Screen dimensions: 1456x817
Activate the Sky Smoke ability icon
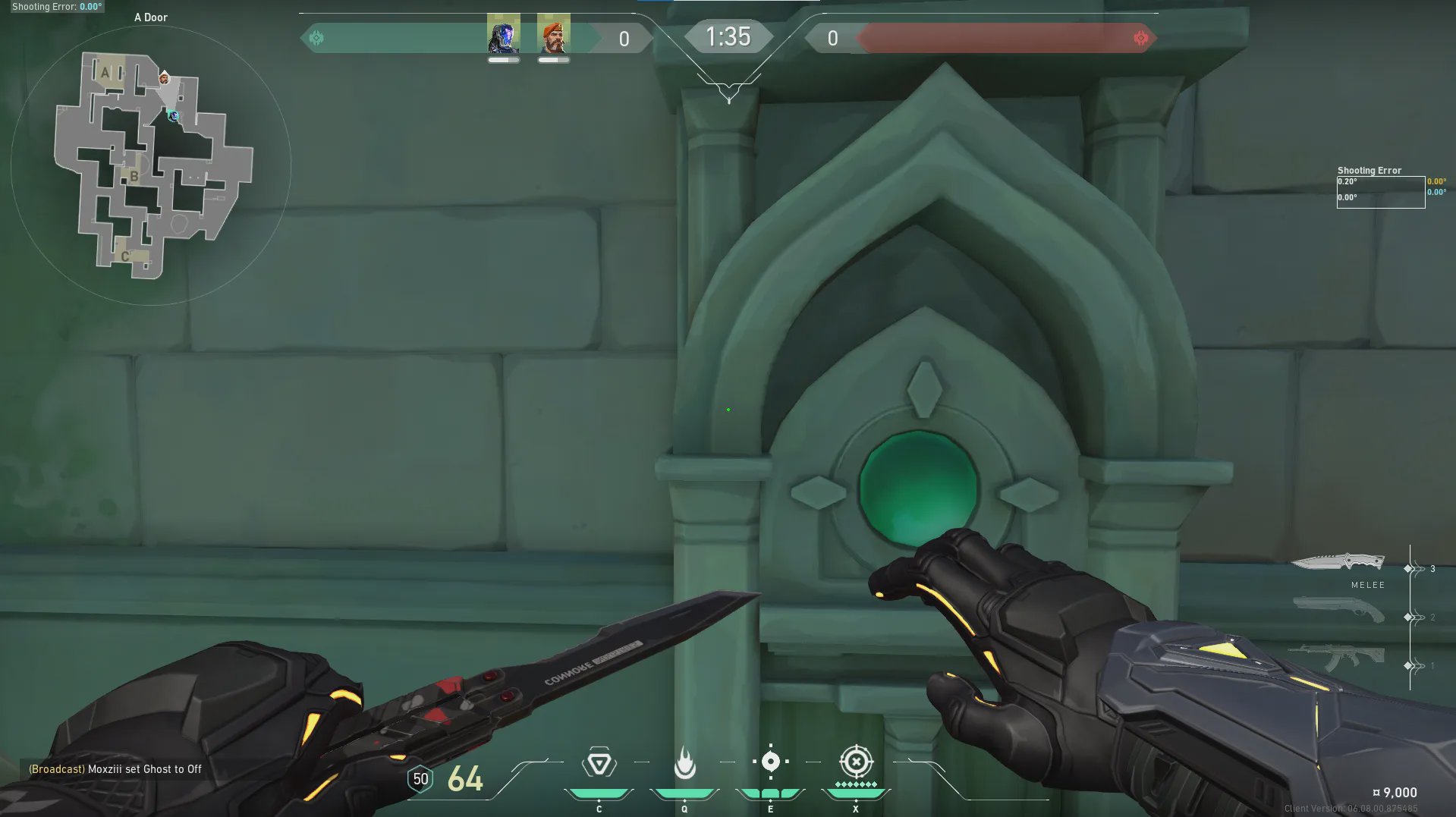pyautogui.click(x=770, y=762)
